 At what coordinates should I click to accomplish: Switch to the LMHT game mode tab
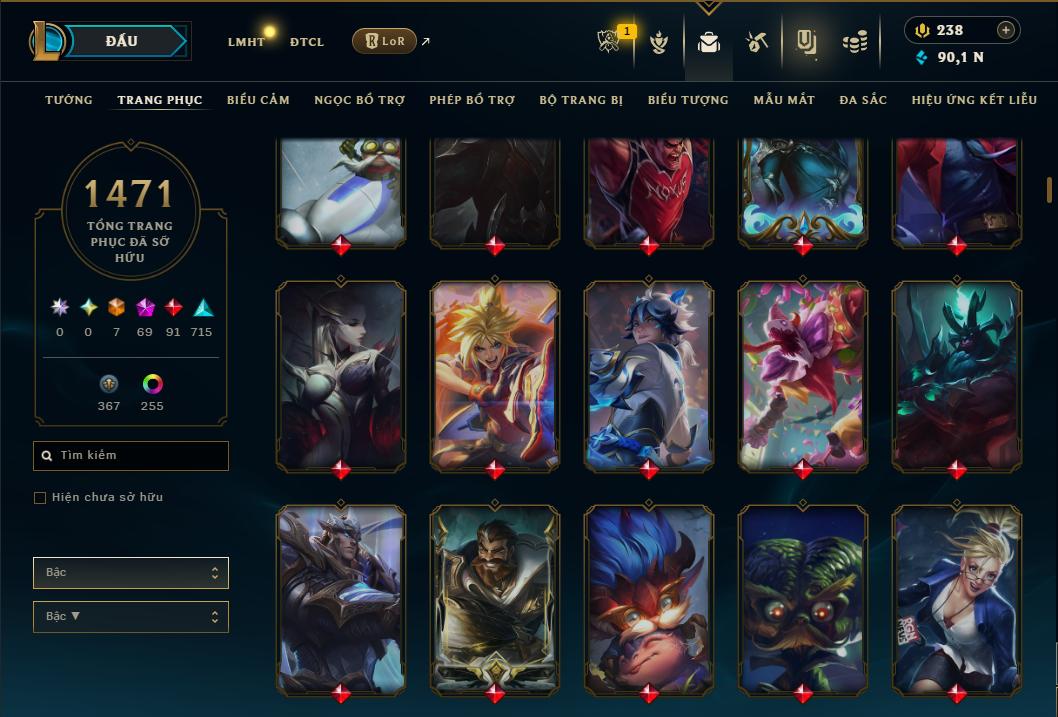[x=246, y=42]
